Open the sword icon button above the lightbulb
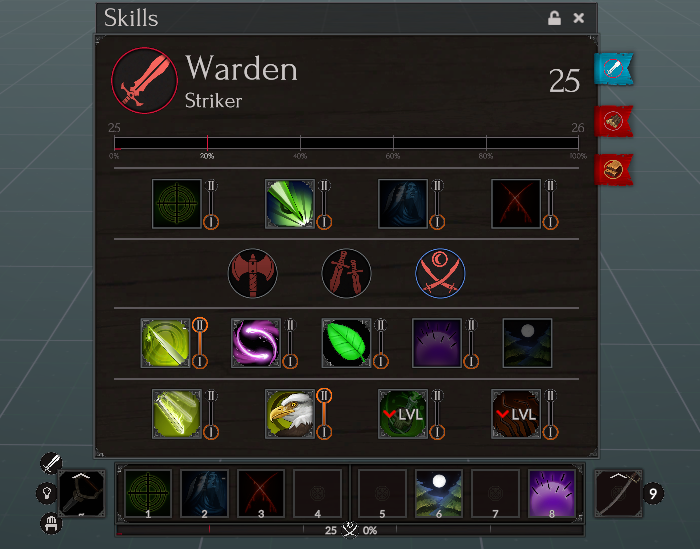This screenshot has height=549, width=700. tap(52, 463)
